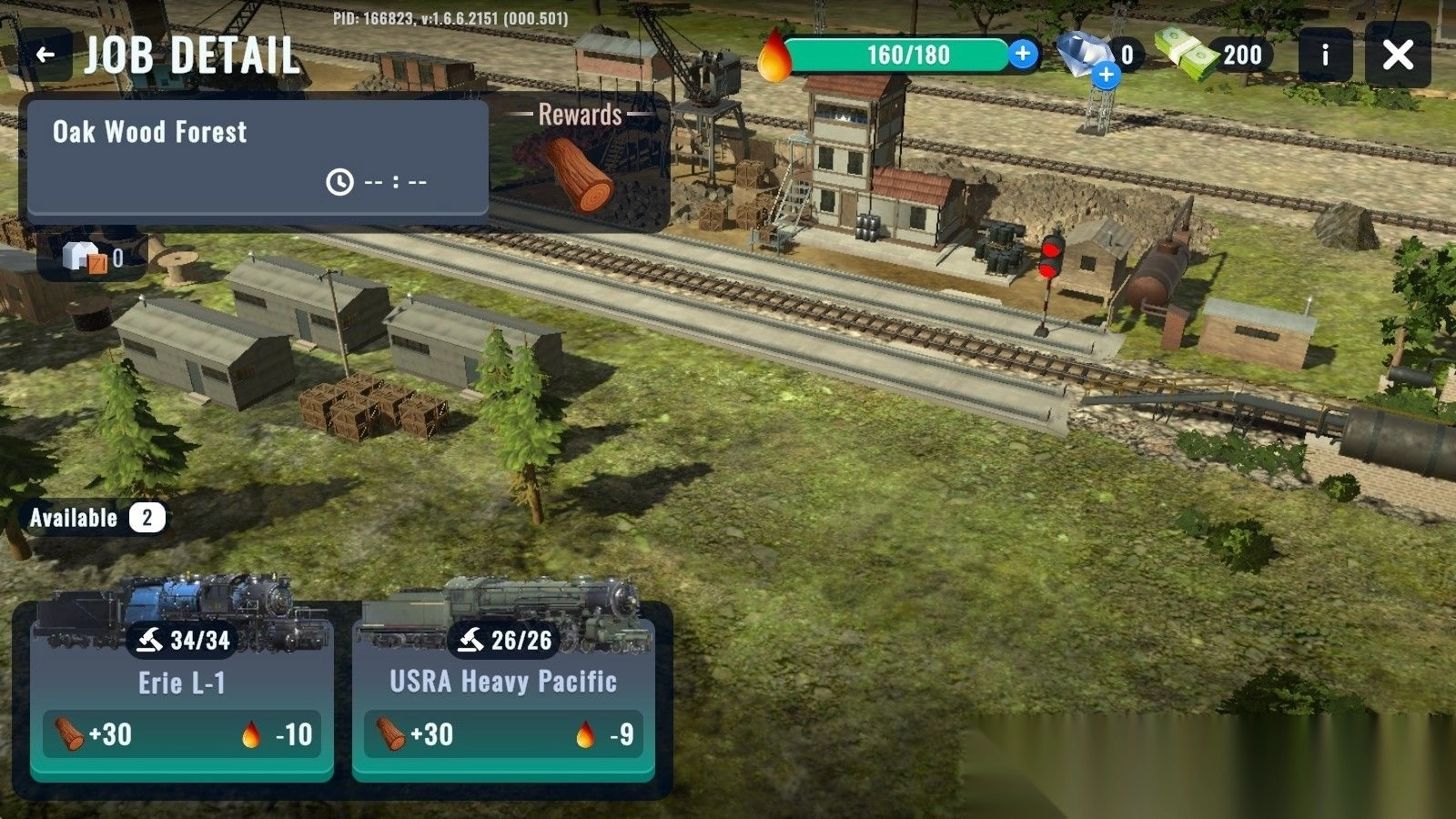Screen dimensions: 1456x819
Task: Choose the USRA Heavy Pacific locomotive card
Action: click(503, 692)
